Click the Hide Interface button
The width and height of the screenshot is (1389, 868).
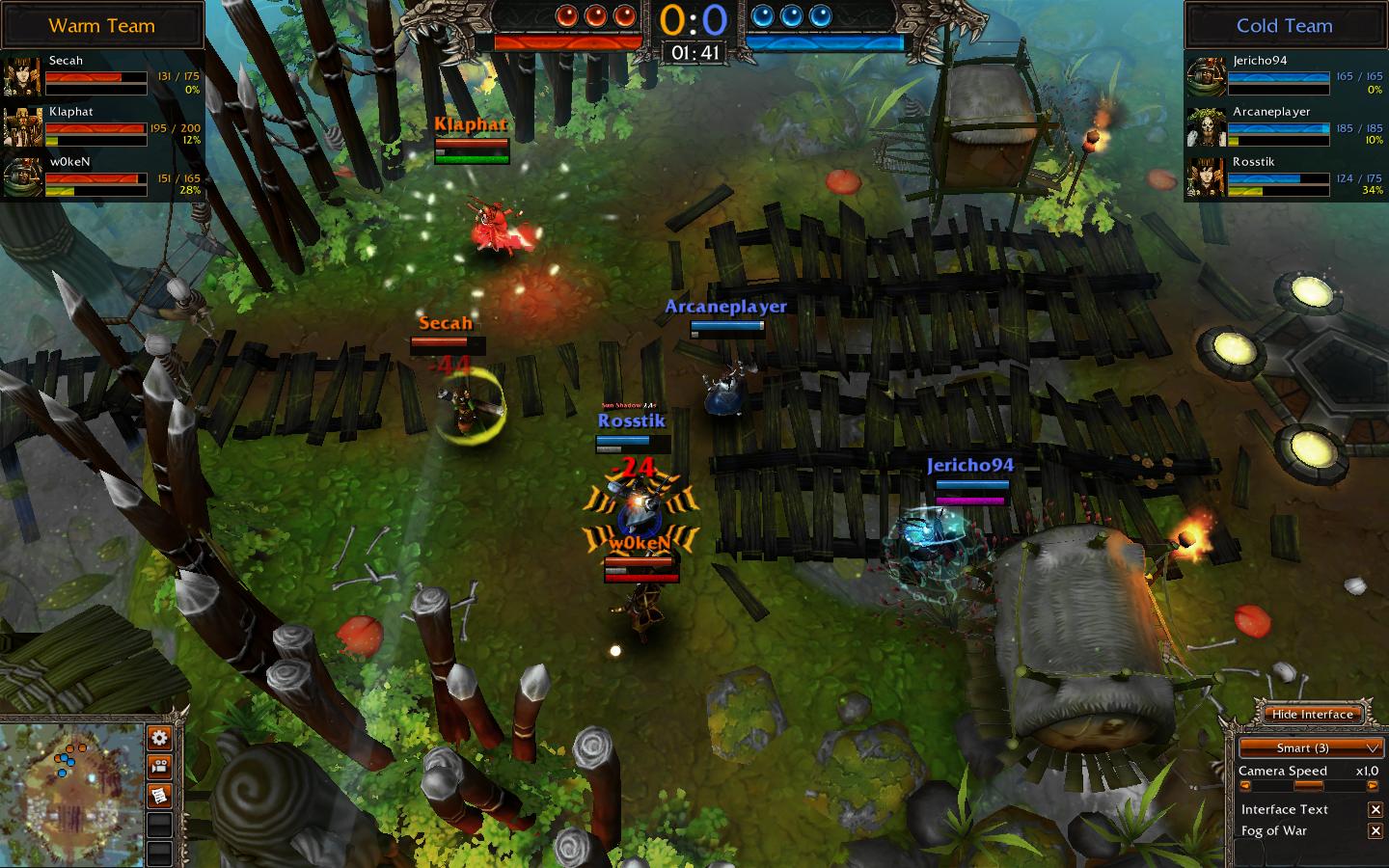(x=1312, y=715)
